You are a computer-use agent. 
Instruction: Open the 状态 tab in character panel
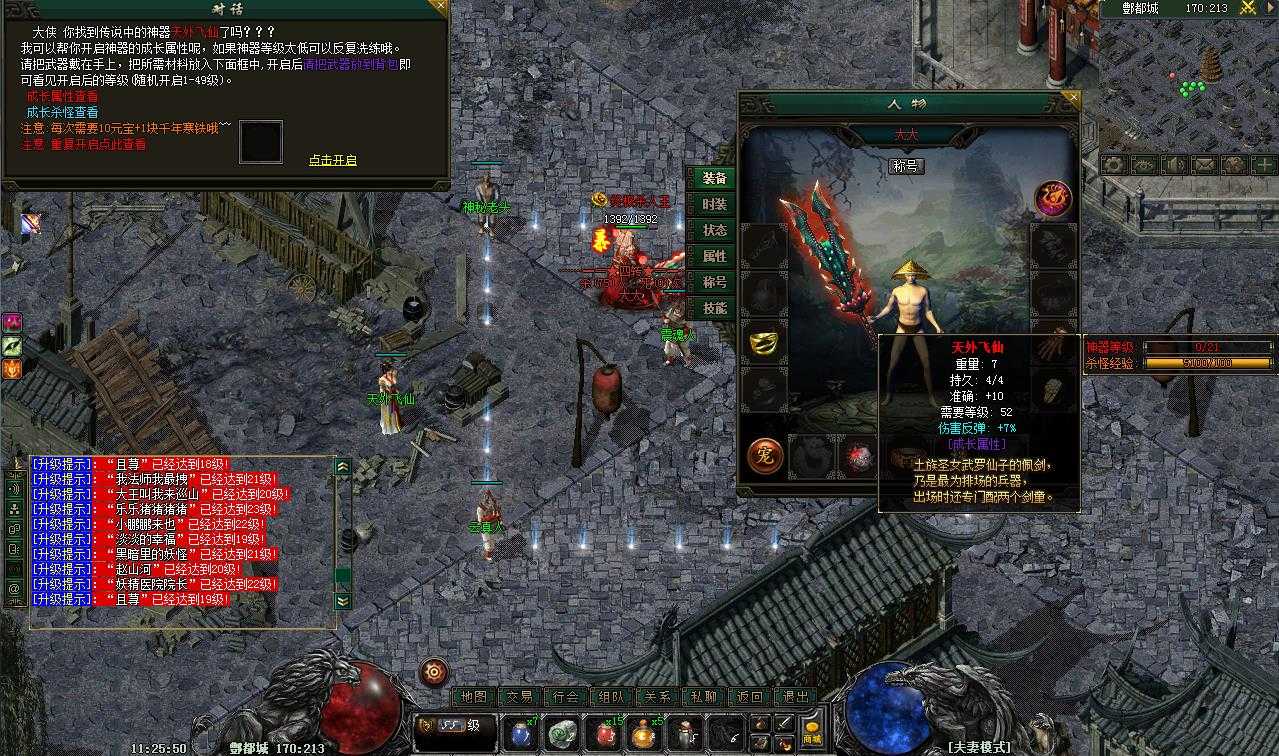coord(714,230)
